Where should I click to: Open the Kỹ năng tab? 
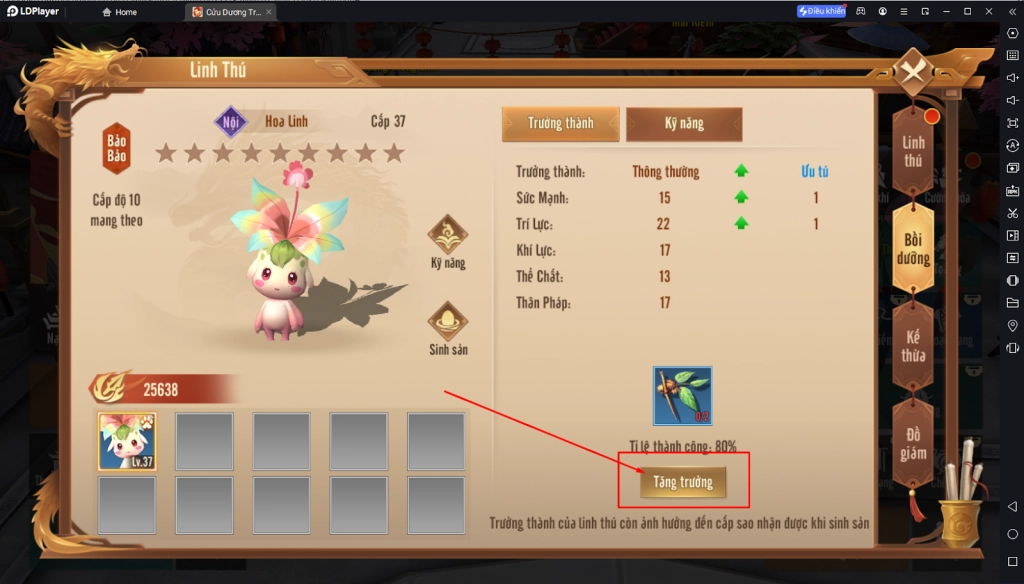(x=684, y=123)
